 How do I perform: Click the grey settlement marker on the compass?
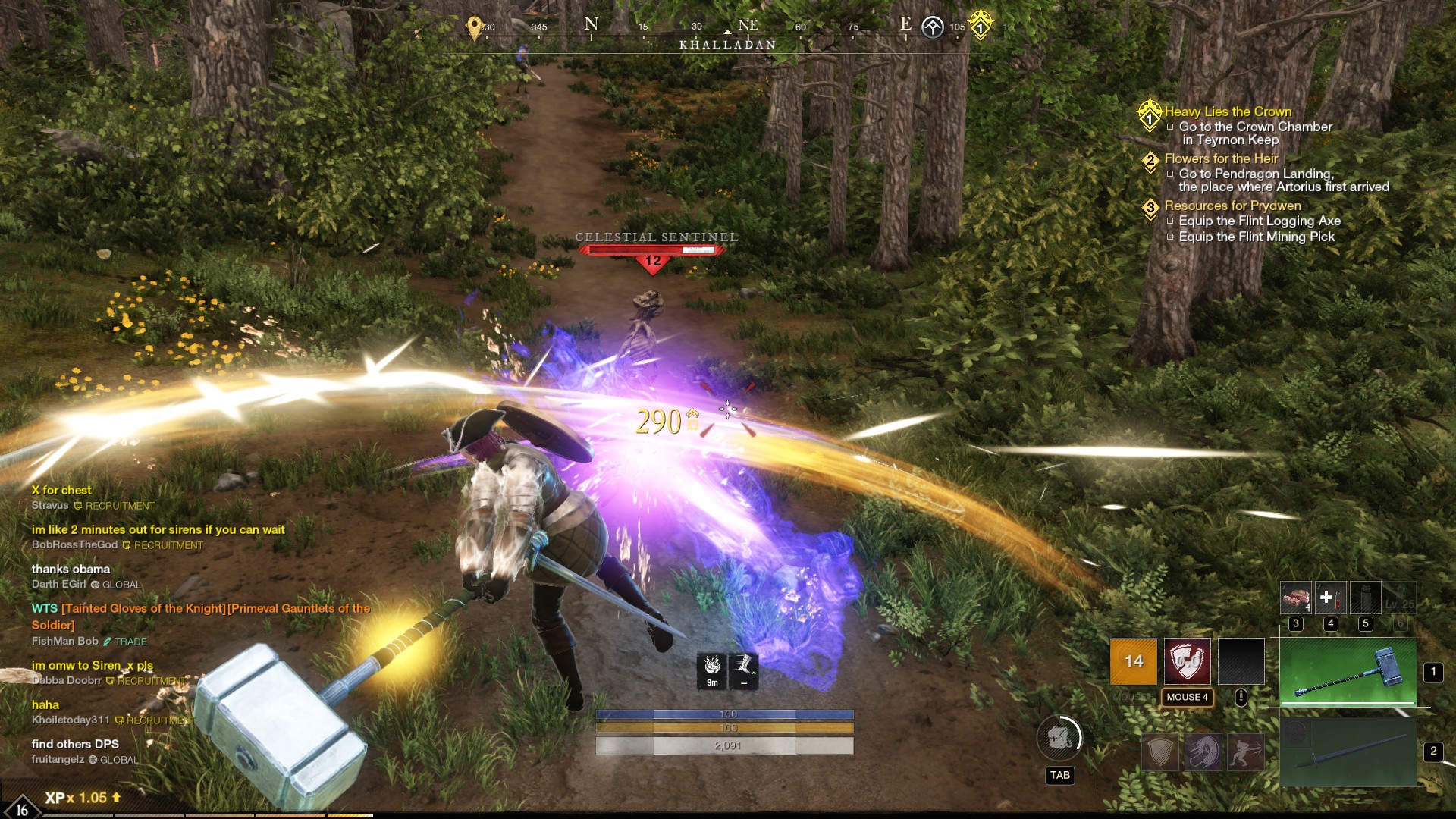point(932,27)
